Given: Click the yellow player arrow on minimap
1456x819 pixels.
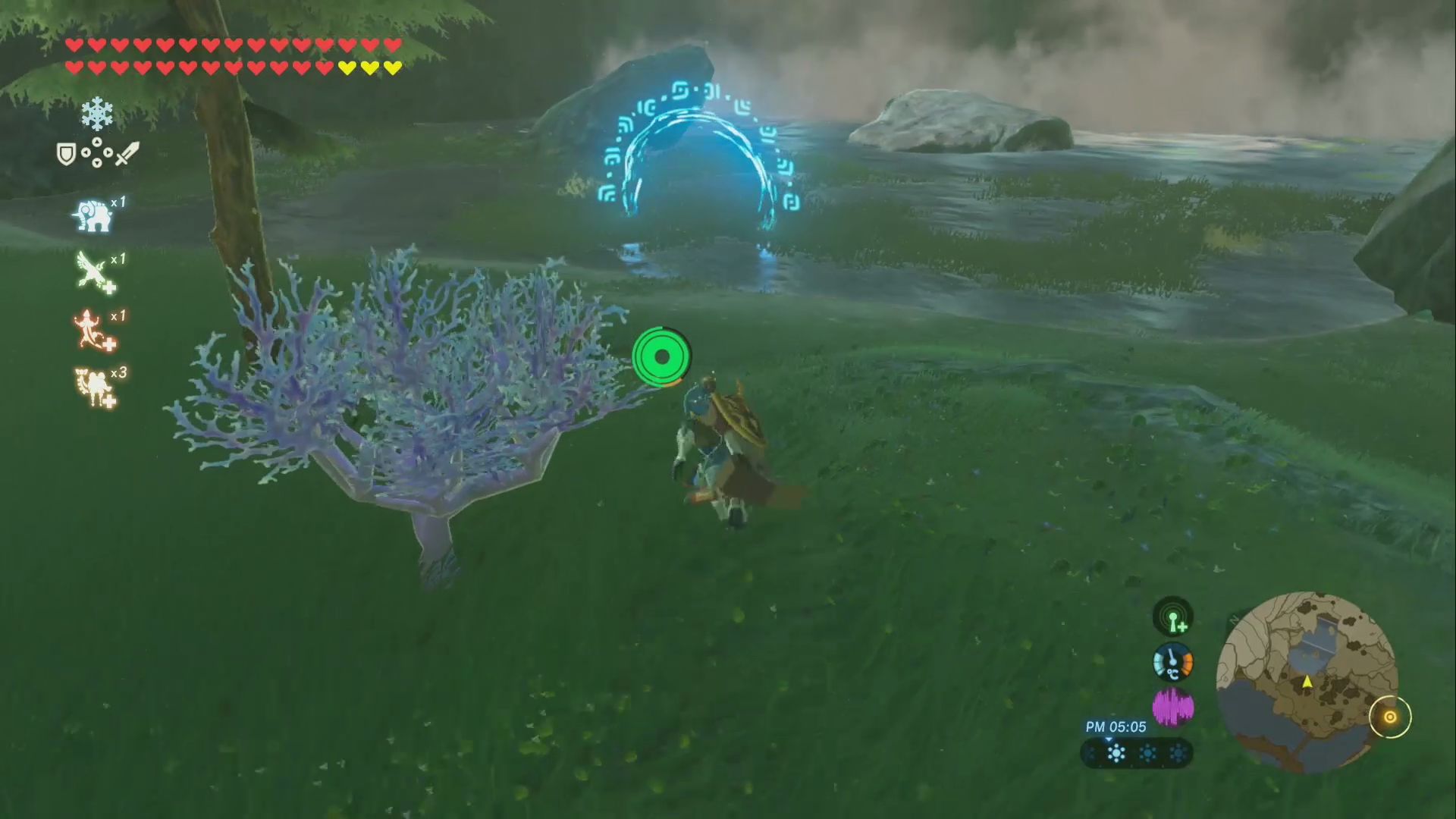Looking at the screenshot, I should [1307, 681].
